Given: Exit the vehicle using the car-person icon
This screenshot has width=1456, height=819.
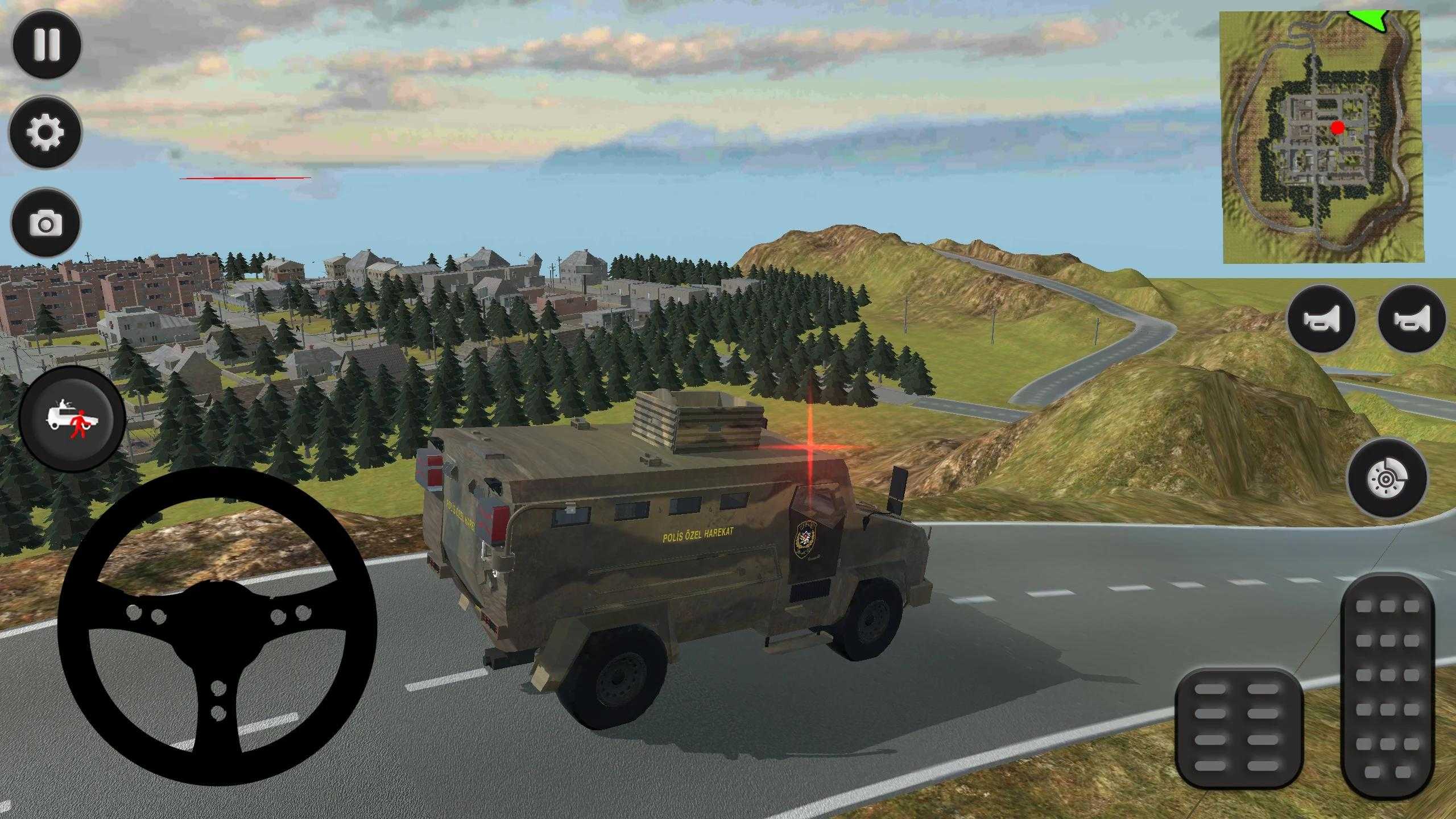Looking at the screenshot, I should point(72,419).
